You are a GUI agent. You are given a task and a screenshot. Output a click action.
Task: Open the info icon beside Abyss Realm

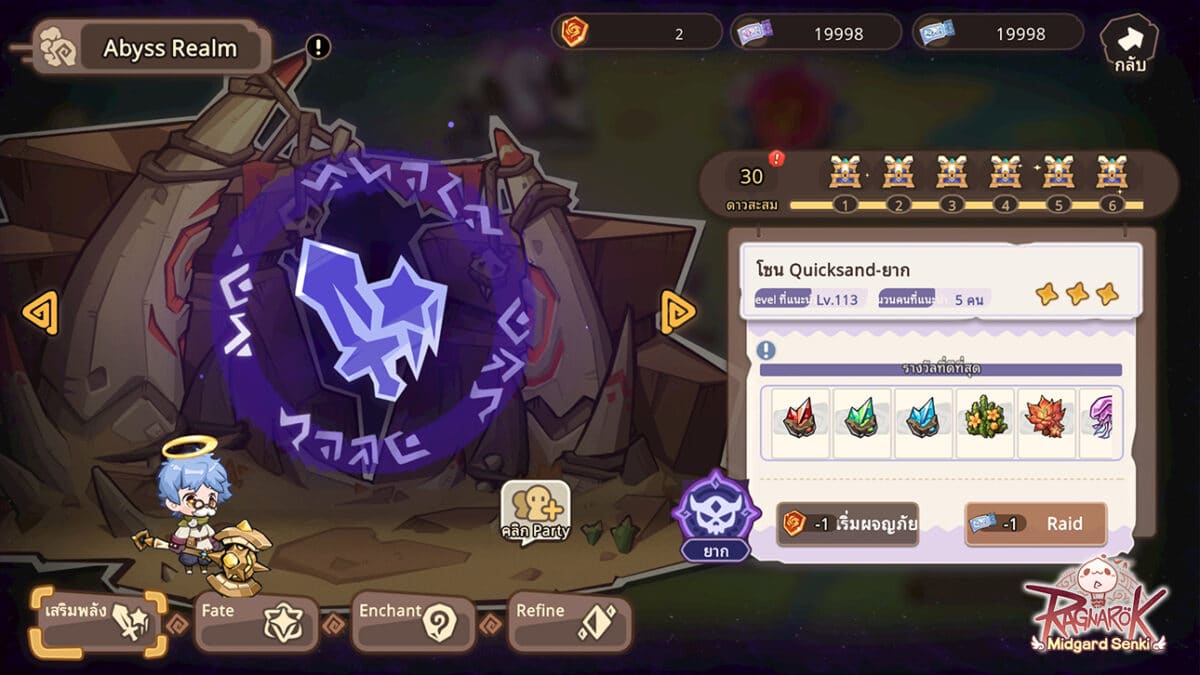click(318, 46)
